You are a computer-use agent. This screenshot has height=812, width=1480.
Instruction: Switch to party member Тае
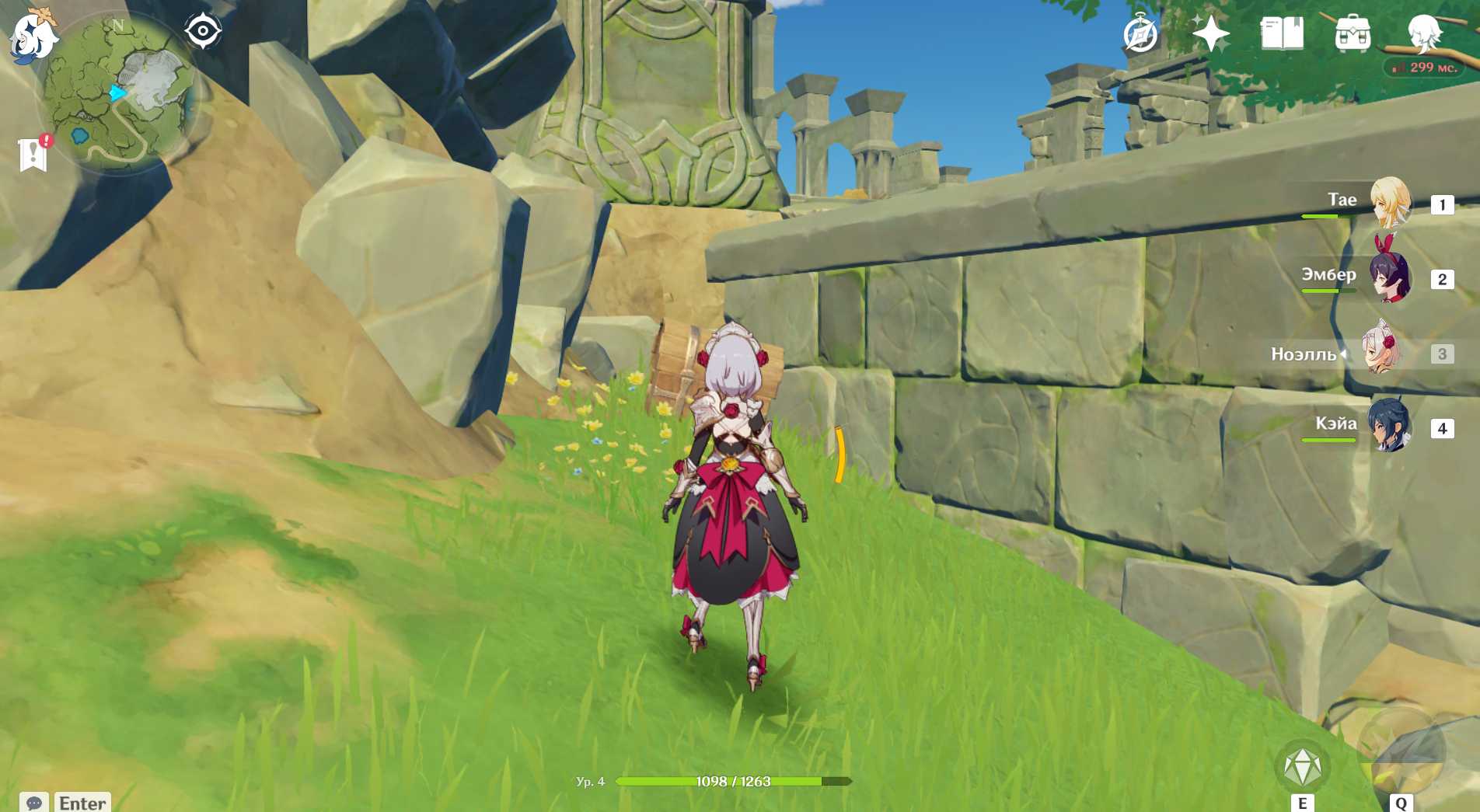tap(1388, 202)
